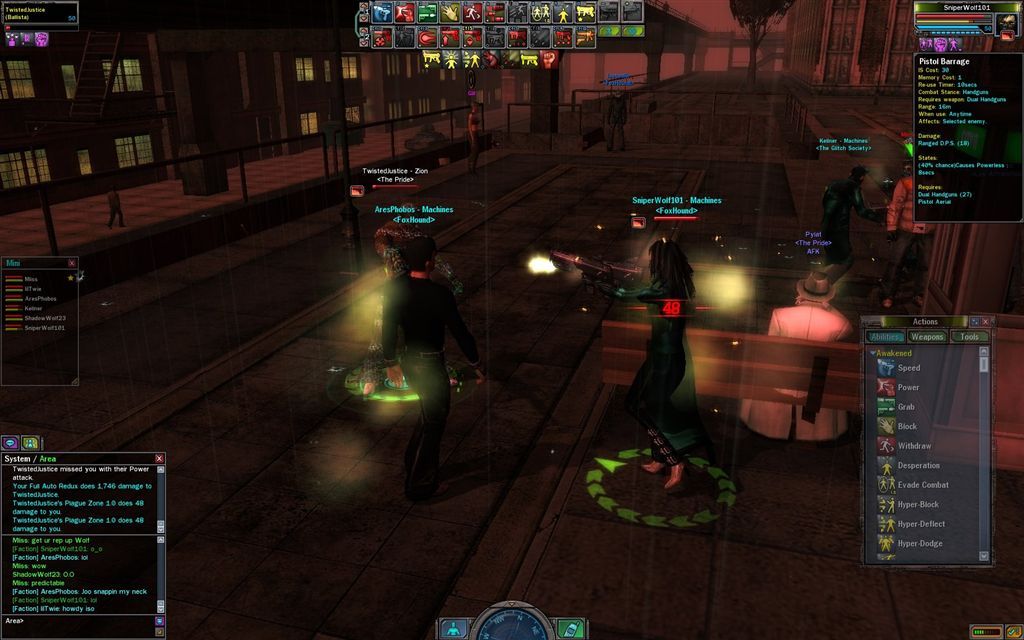
Task: Select the Abilities tab in Actions
Action: (x=884, y=337)
